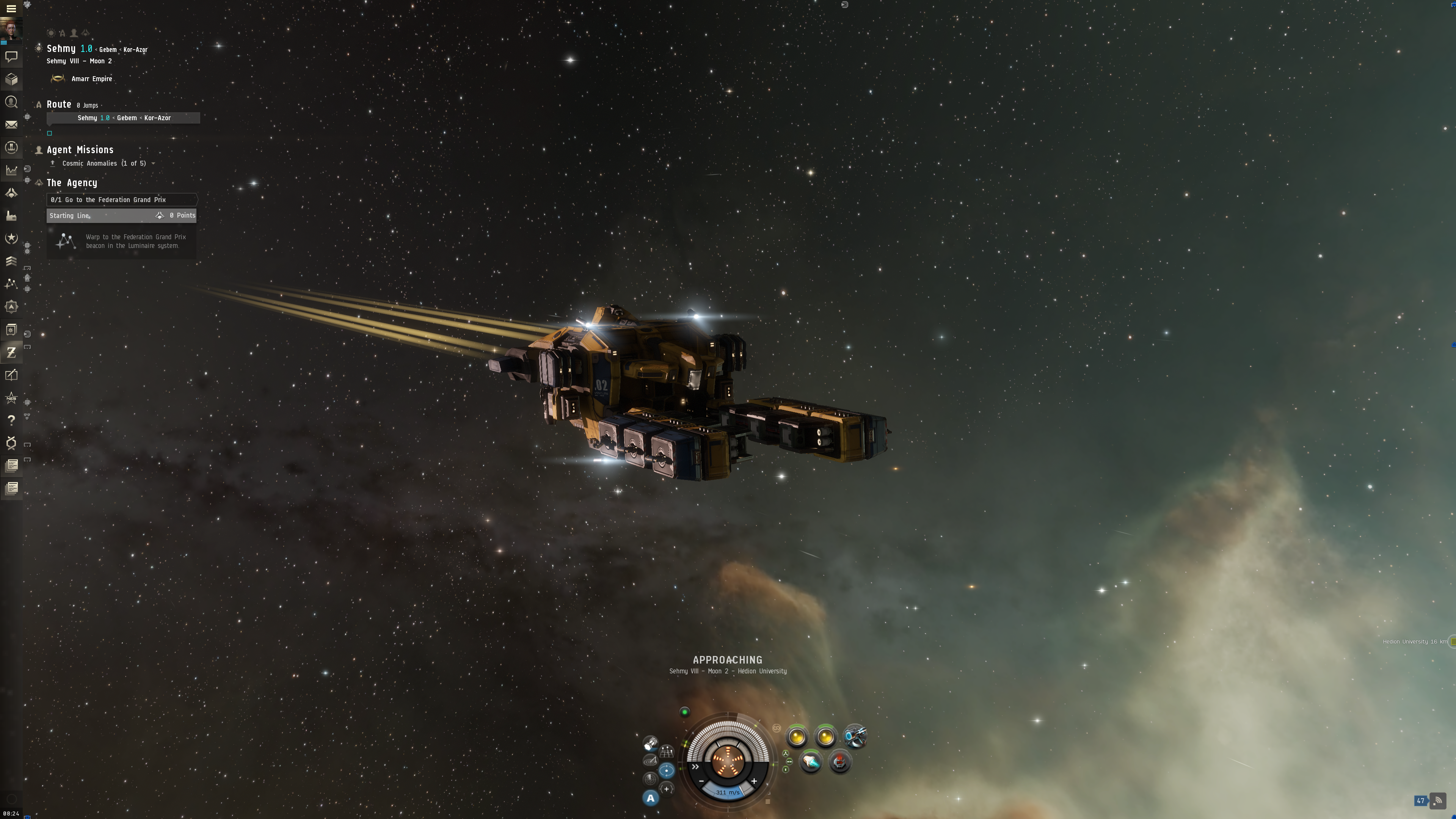Open the inventory cube icon
Viewport: 1456px width, 819px height.
[11, 80]
